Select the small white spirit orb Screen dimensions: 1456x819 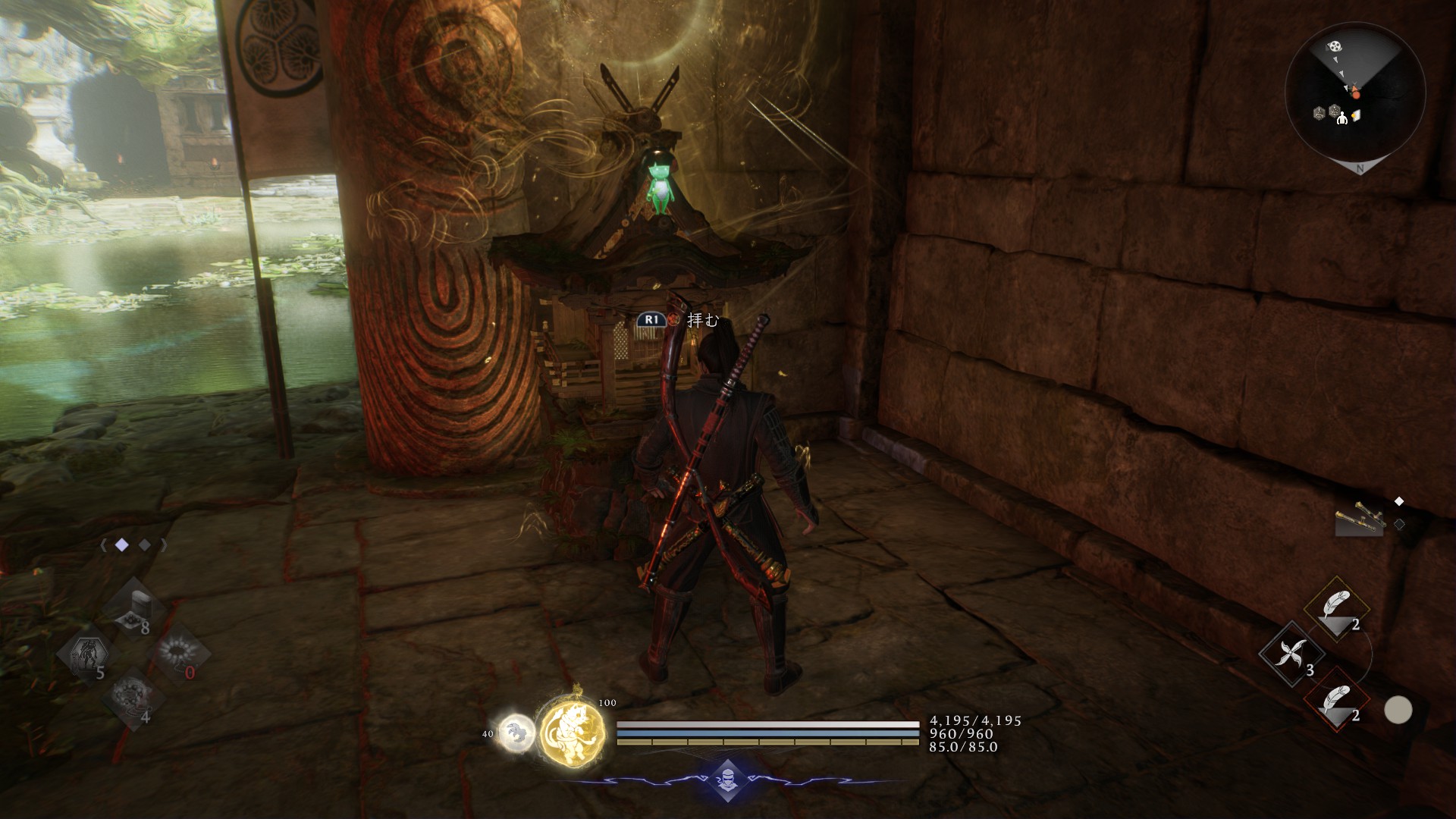(517, 733)
